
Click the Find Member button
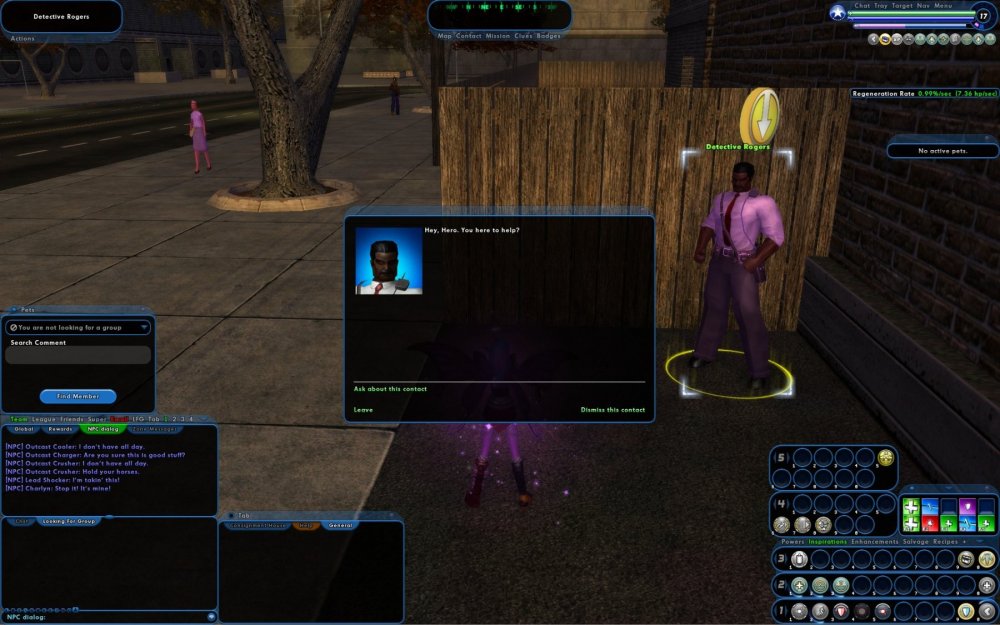tap(78, 397)
